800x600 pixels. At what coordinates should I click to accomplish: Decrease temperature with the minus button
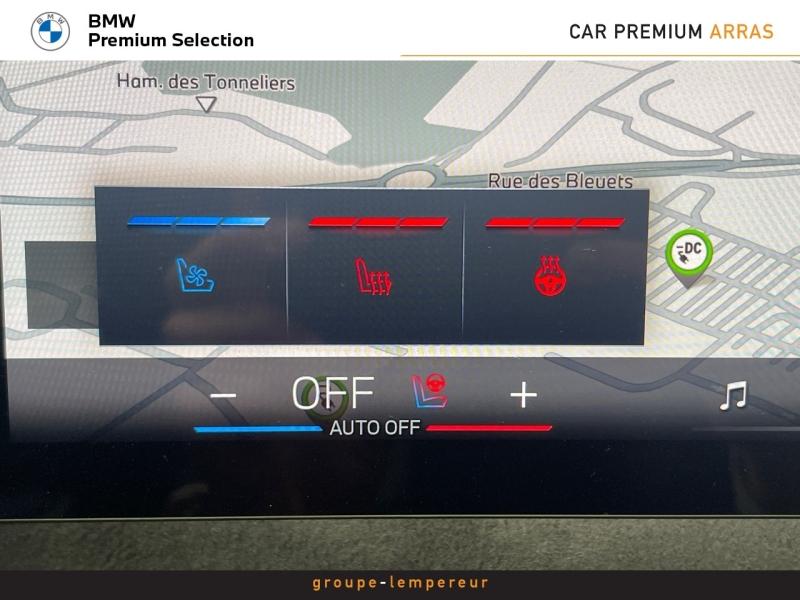(223, 395)
